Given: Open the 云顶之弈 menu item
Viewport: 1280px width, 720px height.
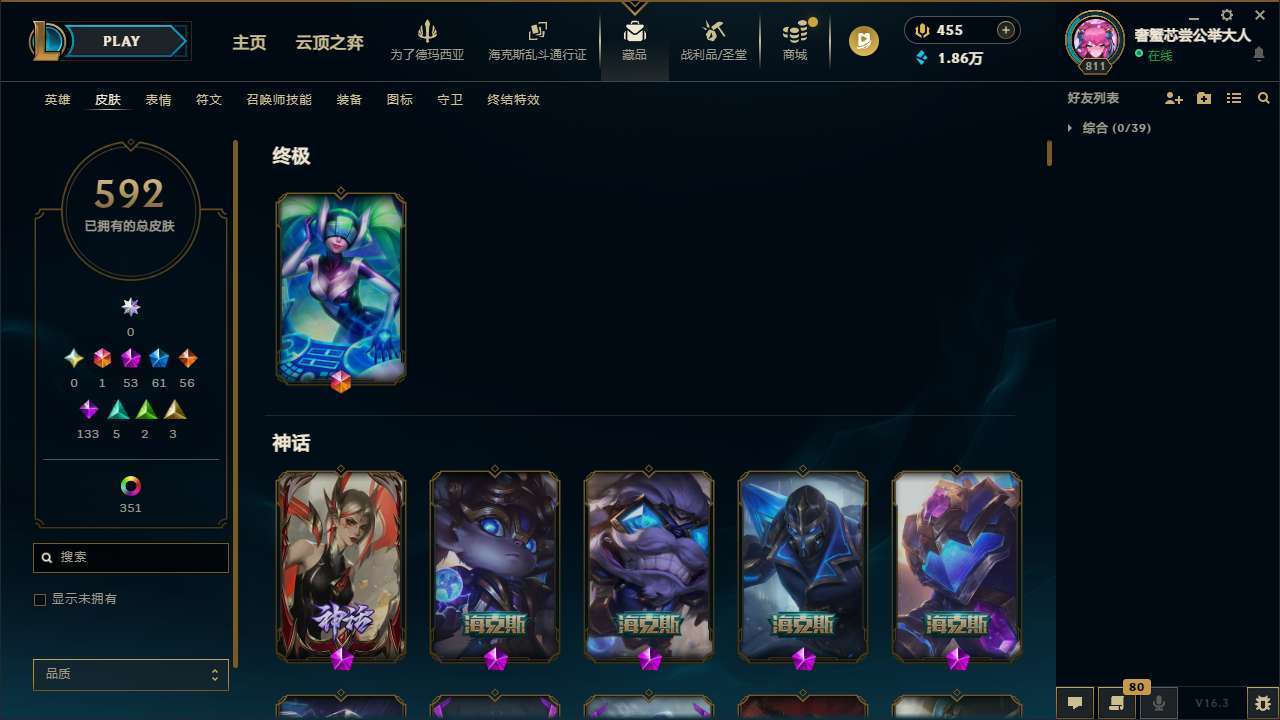Looking at the screenshot, I should 330,43.
